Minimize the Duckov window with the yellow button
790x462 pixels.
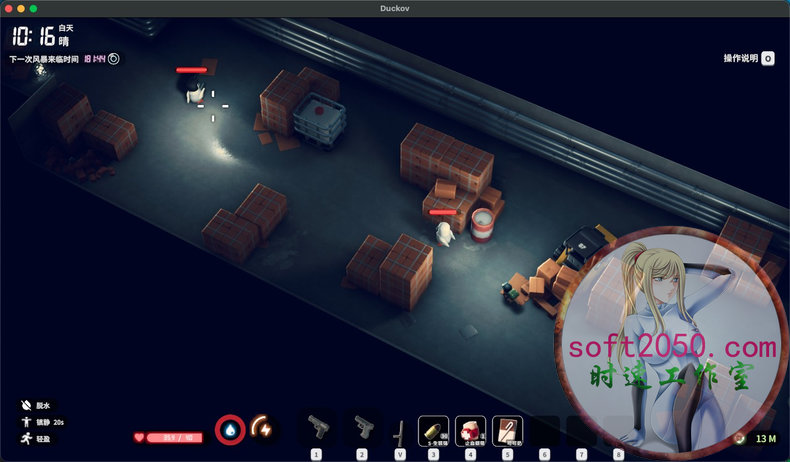click(x=20, y=8)
